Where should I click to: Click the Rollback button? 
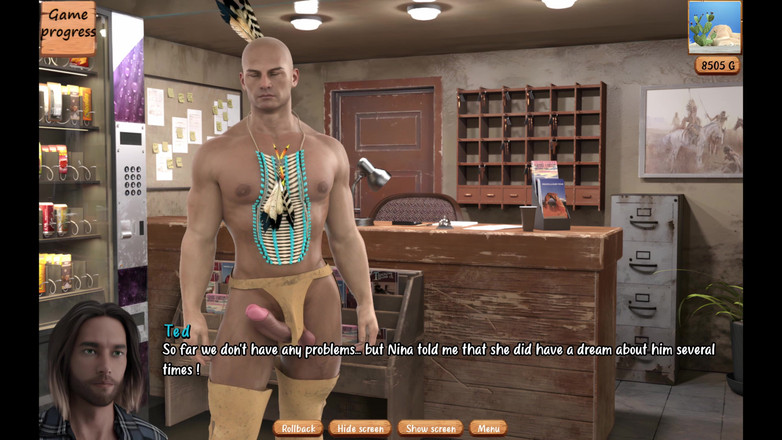(298, 428)
